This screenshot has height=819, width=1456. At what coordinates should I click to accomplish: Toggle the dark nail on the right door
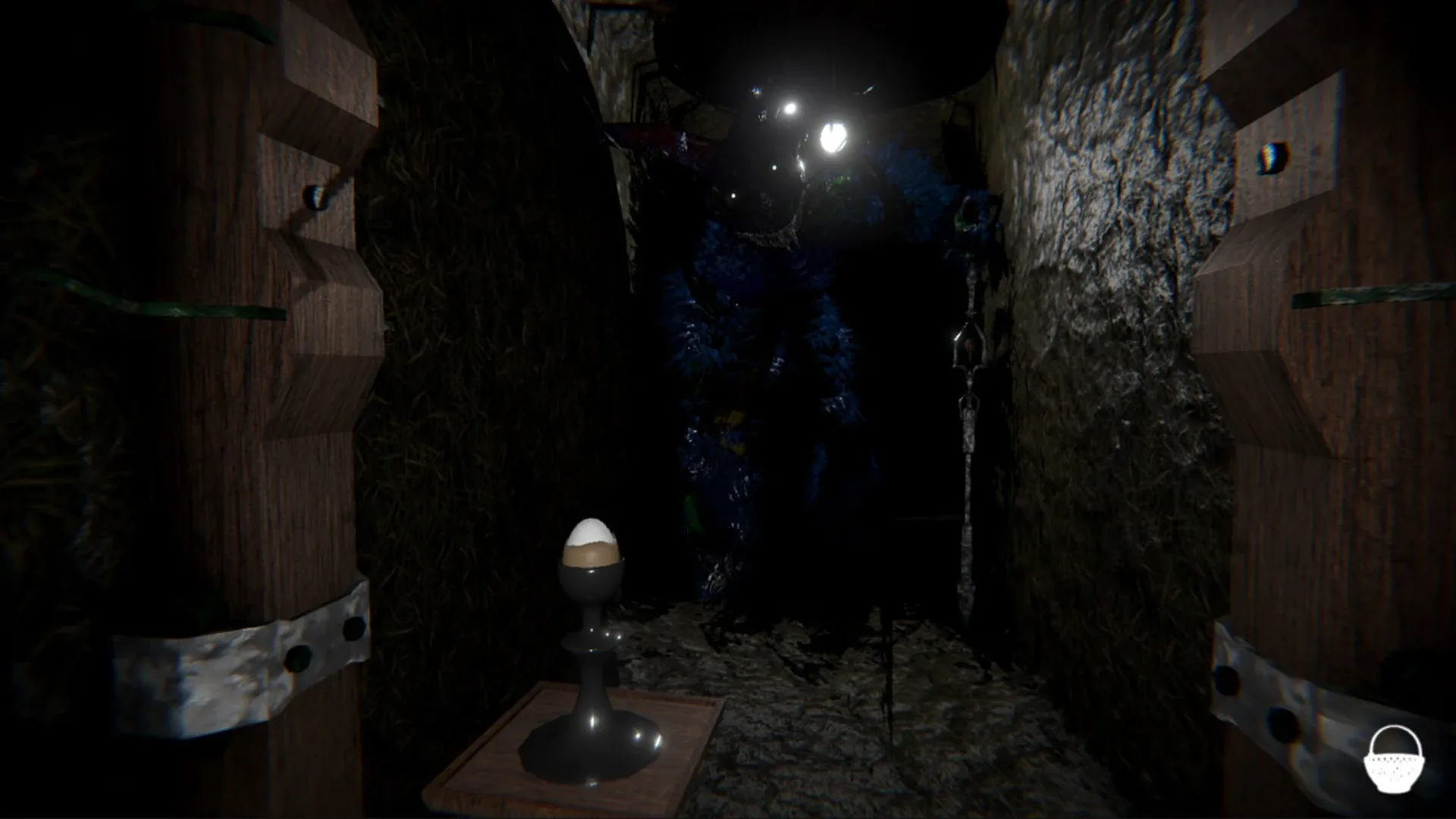point(1274,155)
